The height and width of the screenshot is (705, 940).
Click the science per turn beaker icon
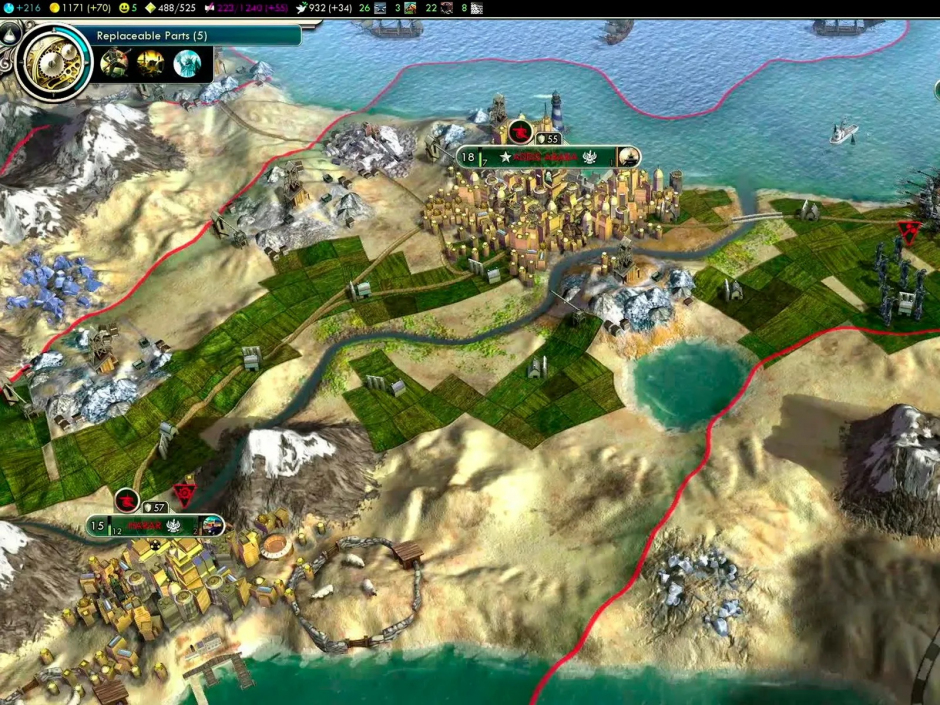tap(7, 8)
